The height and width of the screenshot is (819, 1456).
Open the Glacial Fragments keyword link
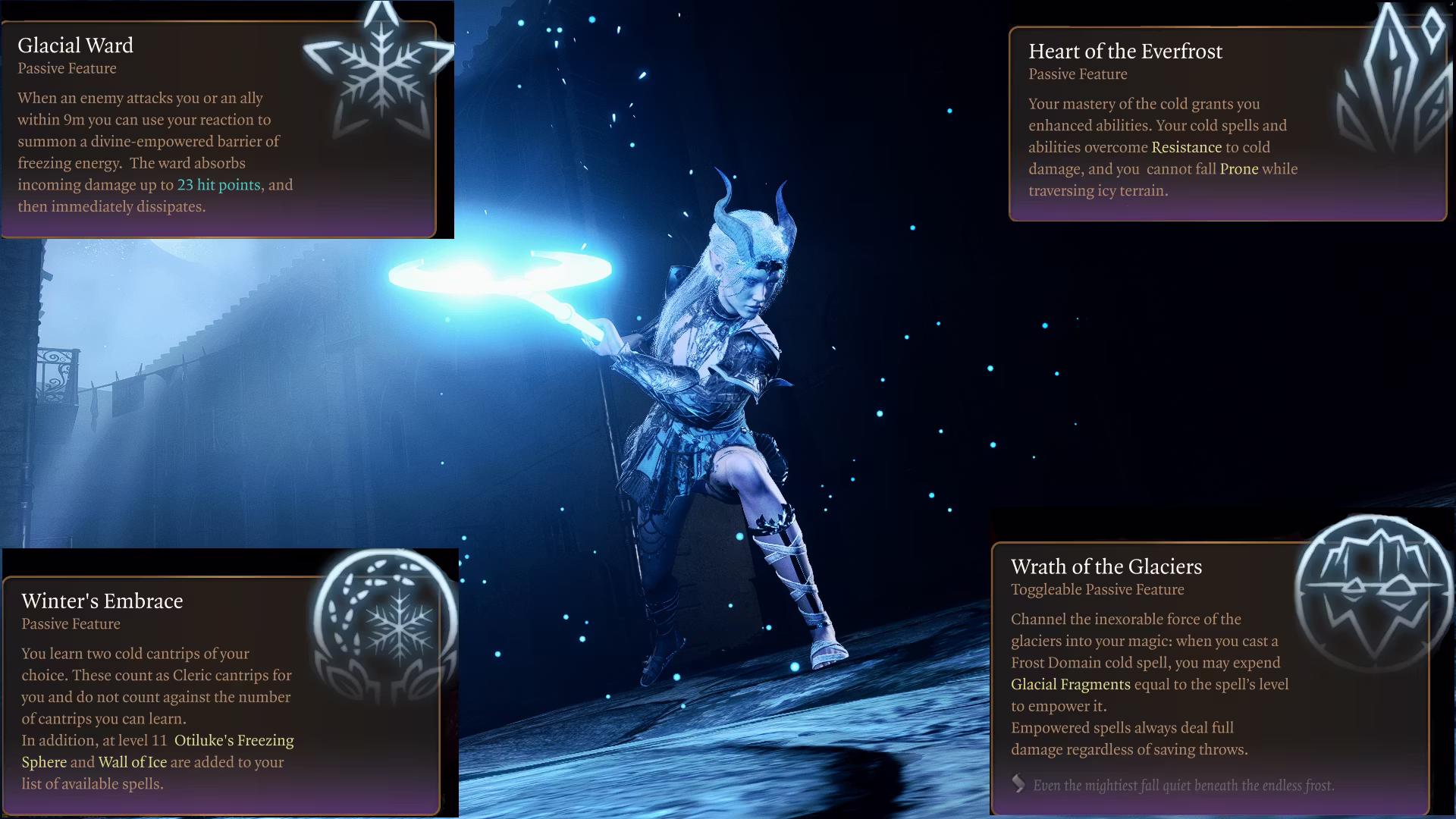point(1070,685)
